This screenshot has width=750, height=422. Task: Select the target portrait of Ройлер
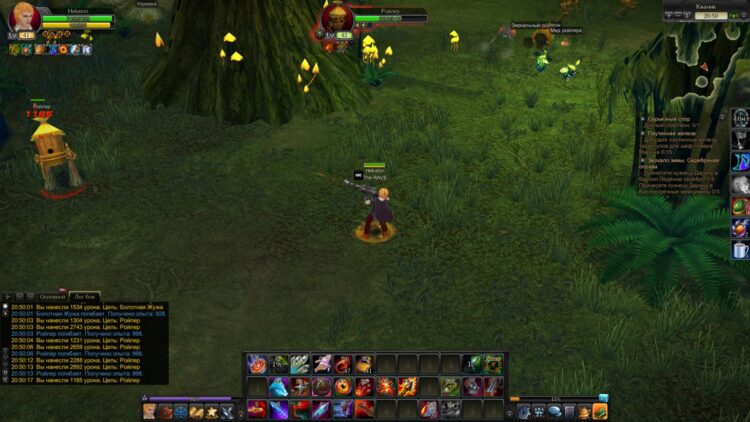pyautogui.click(x=337, y=20)
